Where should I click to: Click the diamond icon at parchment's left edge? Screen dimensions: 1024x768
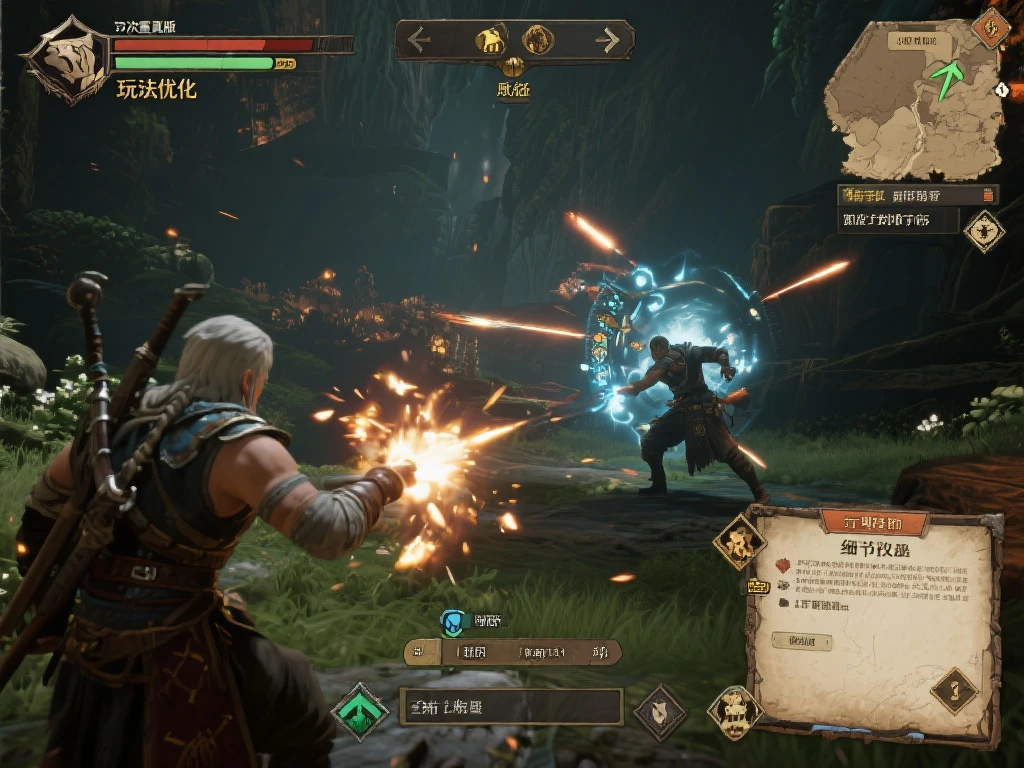point(740,543)
